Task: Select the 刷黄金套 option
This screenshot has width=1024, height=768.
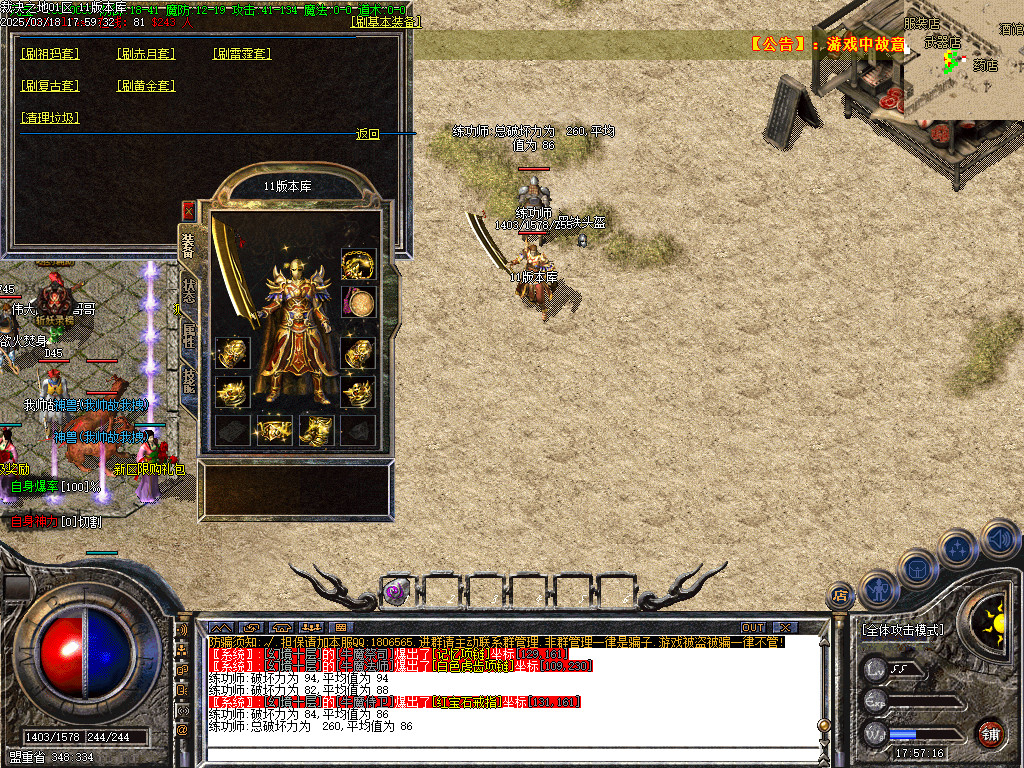Action: [x=146, y=86]
